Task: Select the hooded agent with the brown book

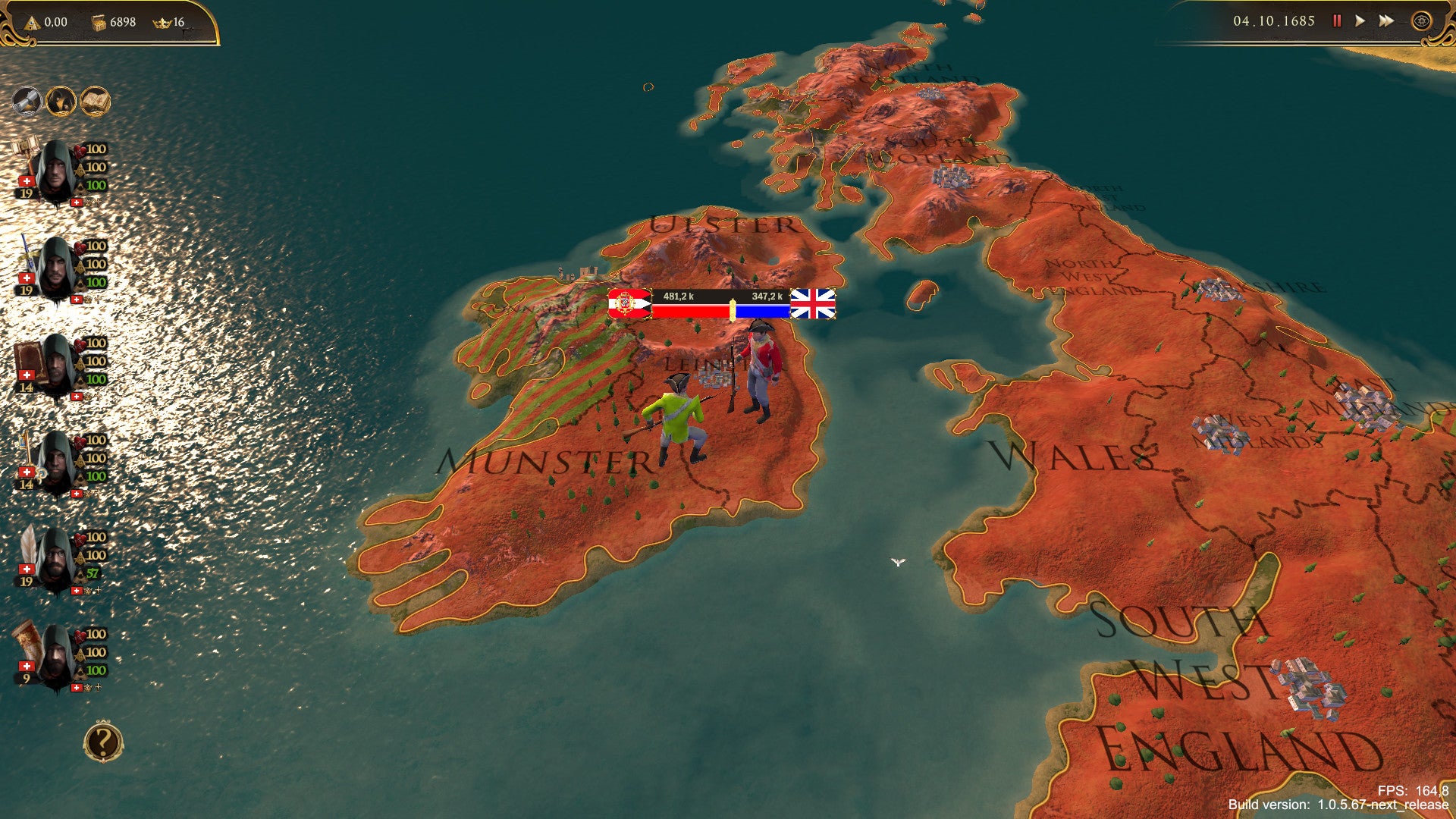Action: [x=55, y=366]
